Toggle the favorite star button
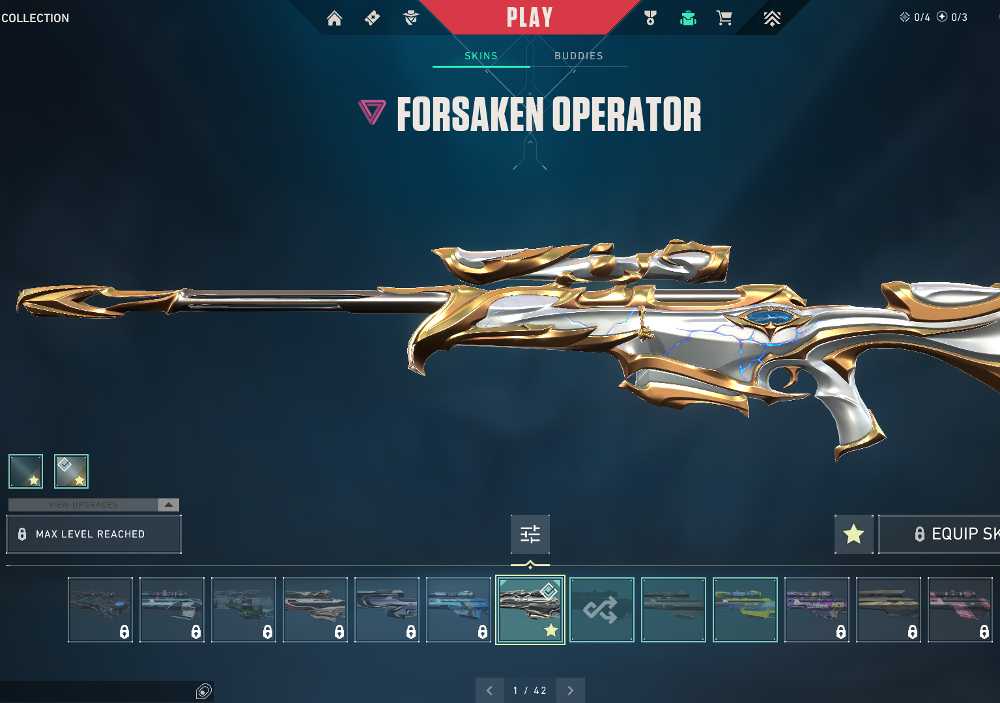Image resolution: width=1000 pixels, height=703 pixels. pyautogui.click(x=853, y=534)
